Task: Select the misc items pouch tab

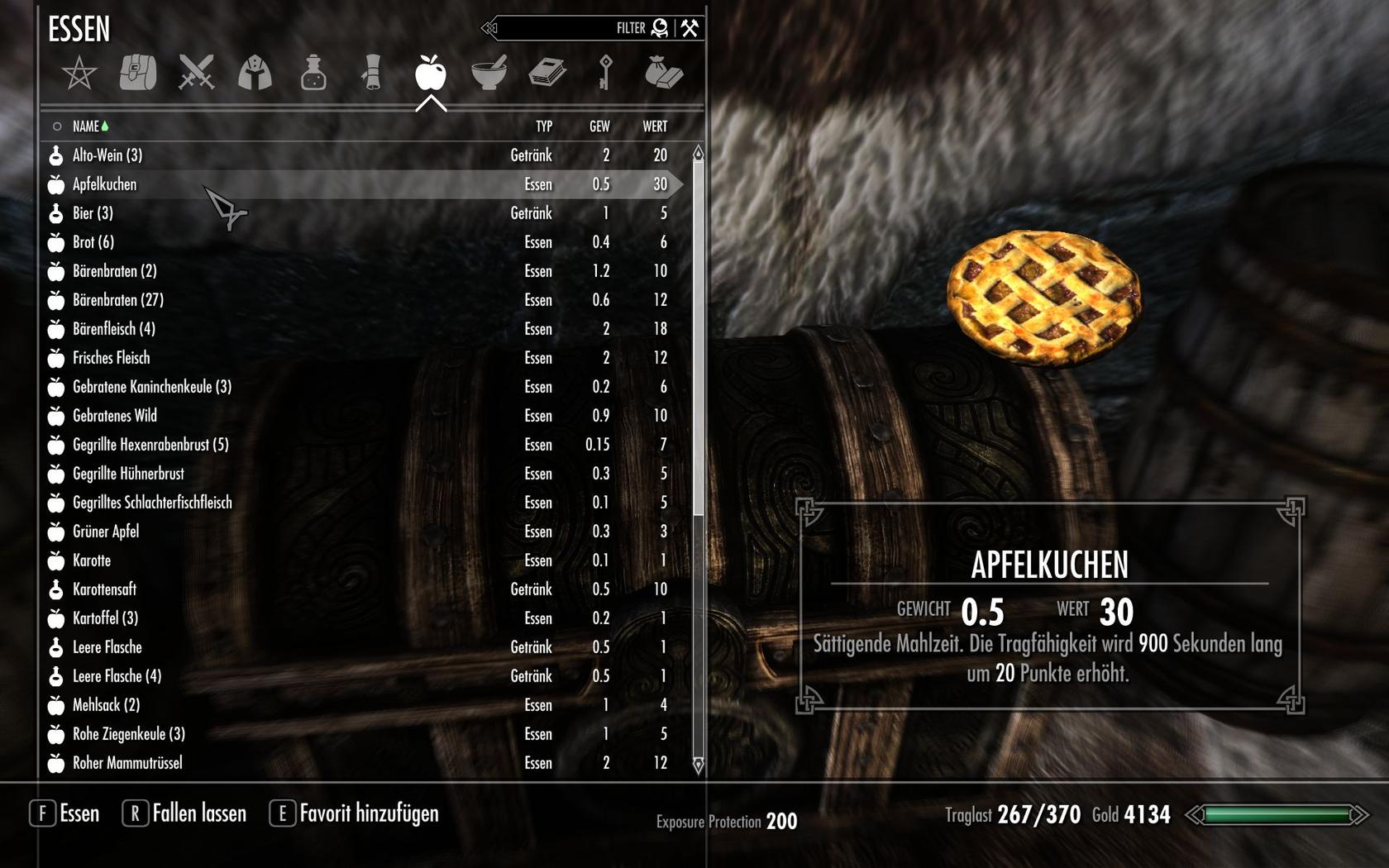Action: coord(663,73)
